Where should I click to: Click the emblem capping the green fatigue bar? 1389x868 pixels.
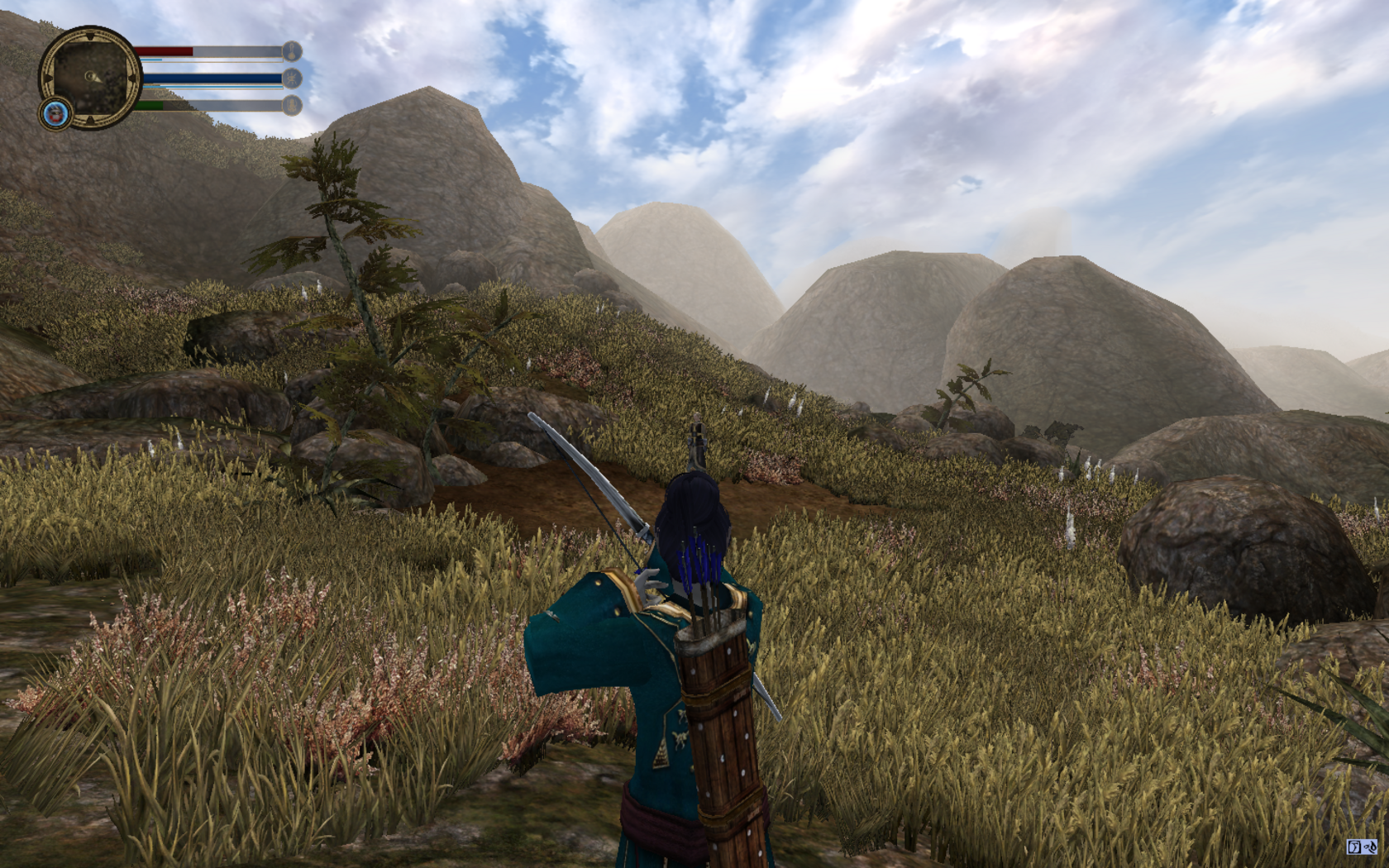[x=292, y=105]
